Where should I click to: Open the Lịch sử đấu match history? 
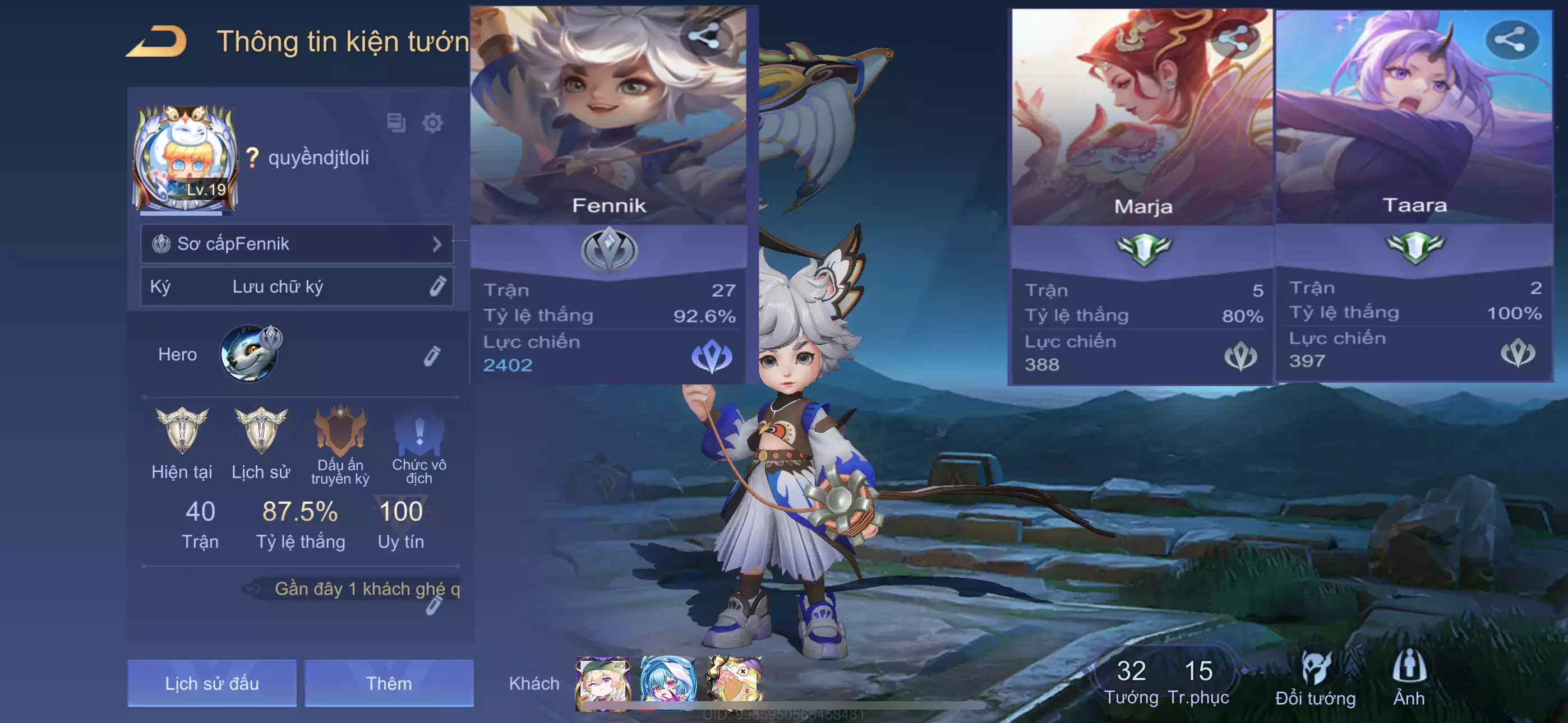pos(212,683)
